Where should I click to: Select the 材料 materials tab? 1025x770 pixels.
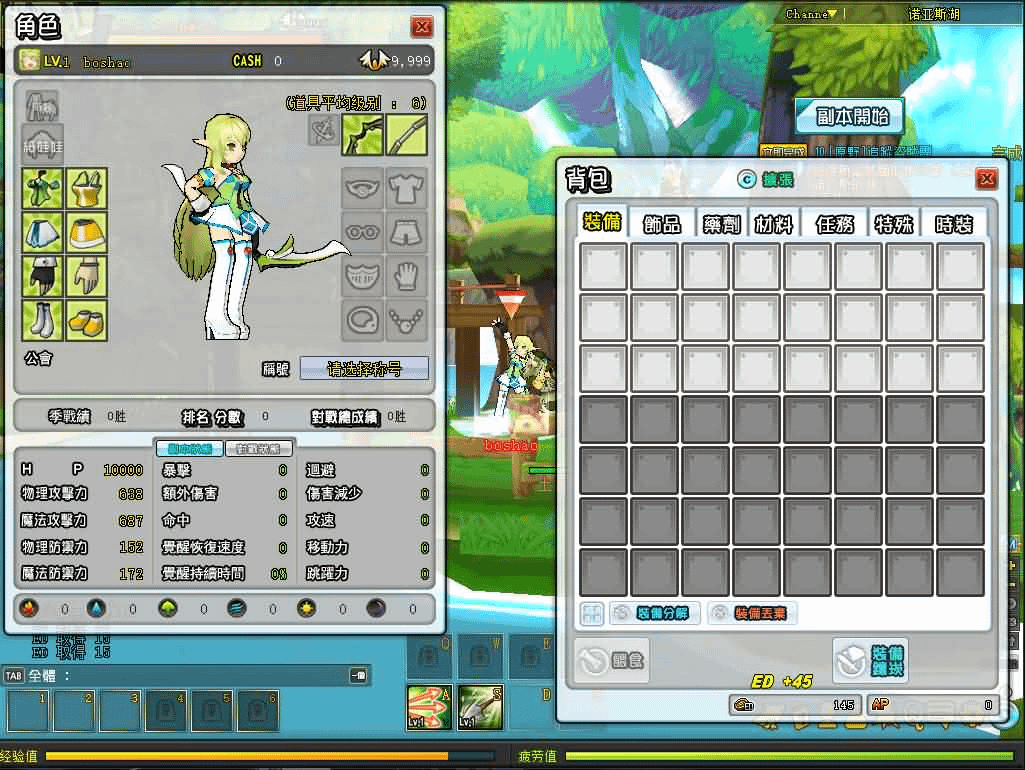(774, 223)
